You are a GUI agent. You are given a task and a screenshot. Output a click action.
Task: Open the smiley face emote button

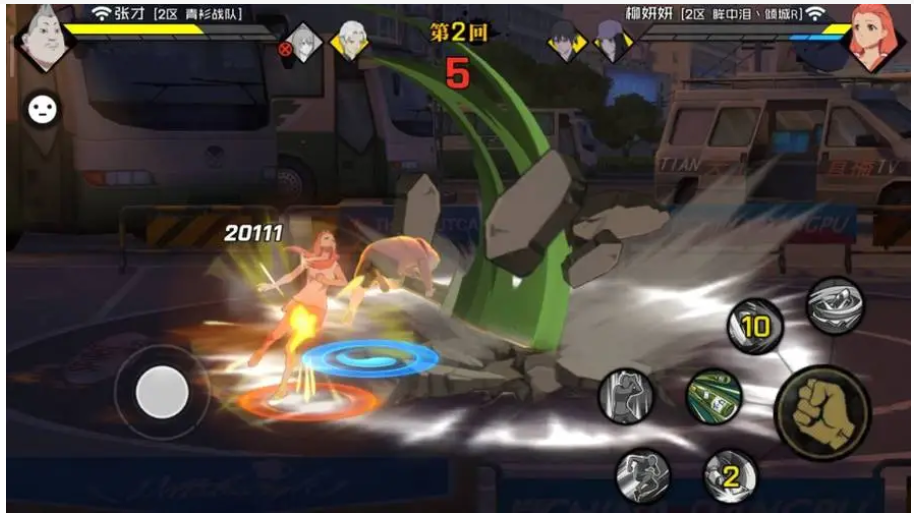tap(41, 109)
